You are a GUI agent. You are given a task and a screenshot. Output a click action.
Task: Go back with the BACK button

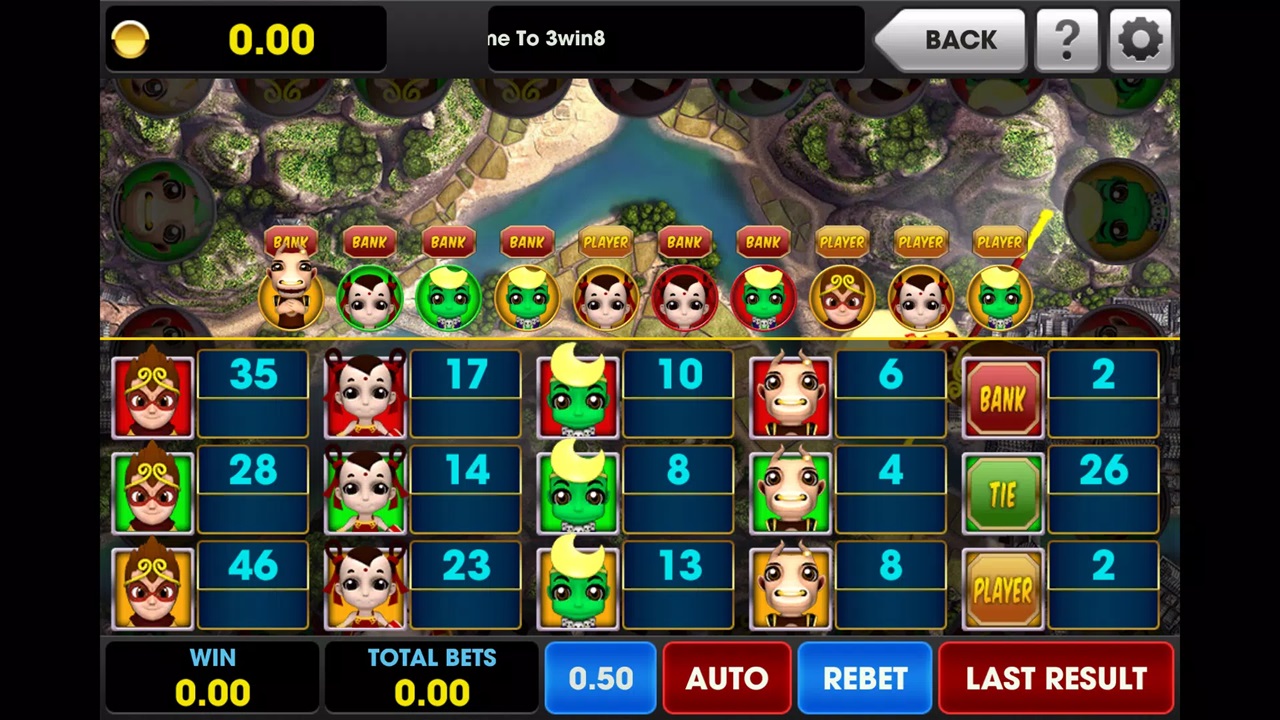pyautogui.click(x=951, y=40)
